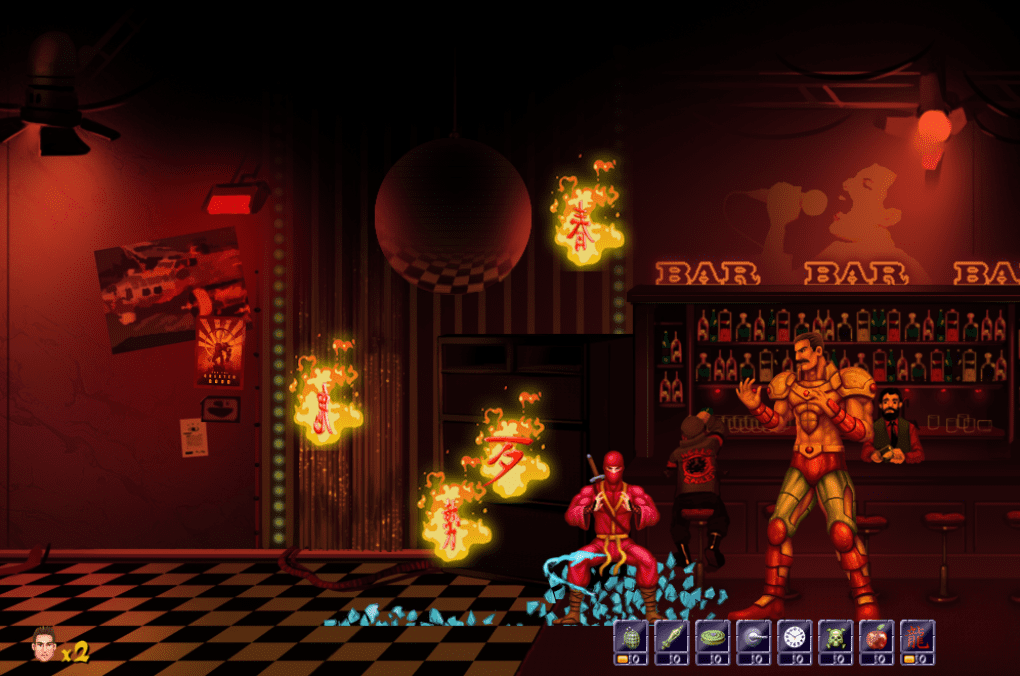Use the white clock item slot
This screenshot has width=1020, height=676.
[x=794, y=638]
